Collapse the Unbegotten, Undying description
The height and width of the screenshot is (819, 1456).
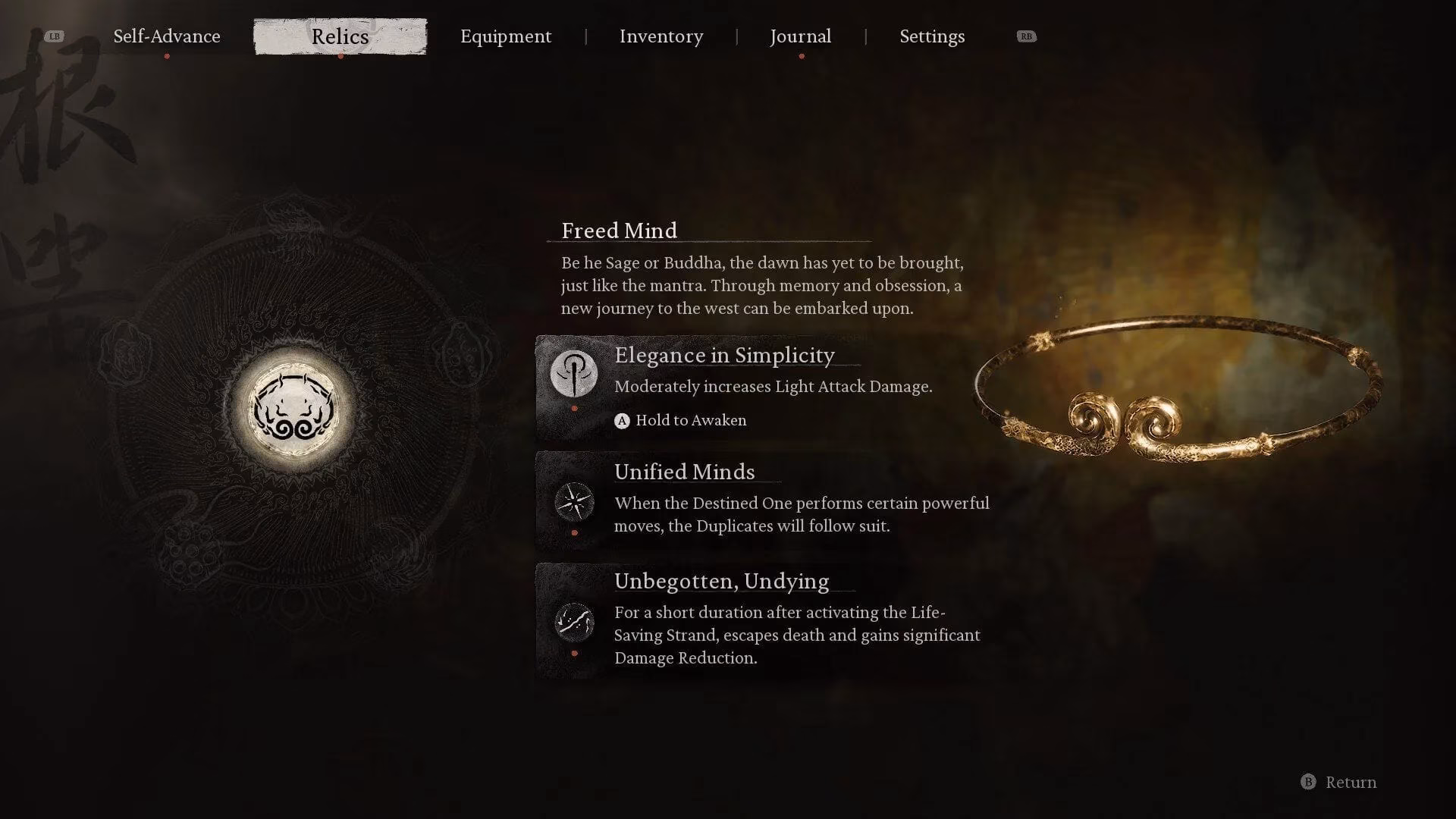click(x=720, y=581)
